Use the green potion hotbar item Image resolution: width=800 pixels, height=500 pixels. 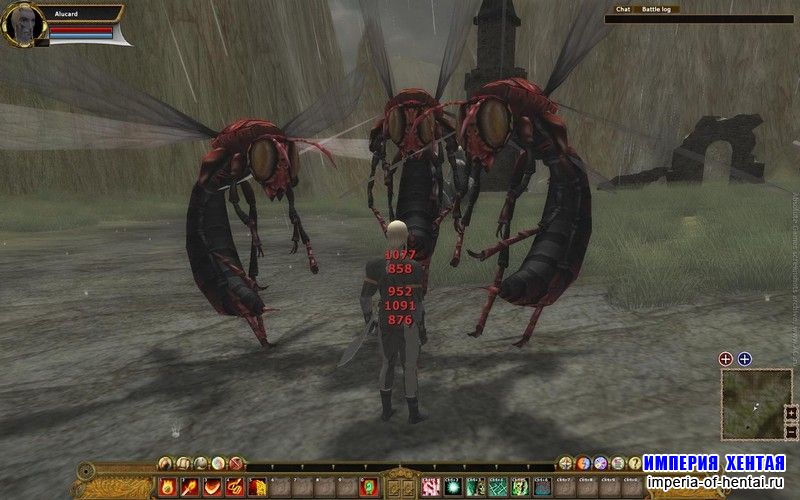click(367, 487)
